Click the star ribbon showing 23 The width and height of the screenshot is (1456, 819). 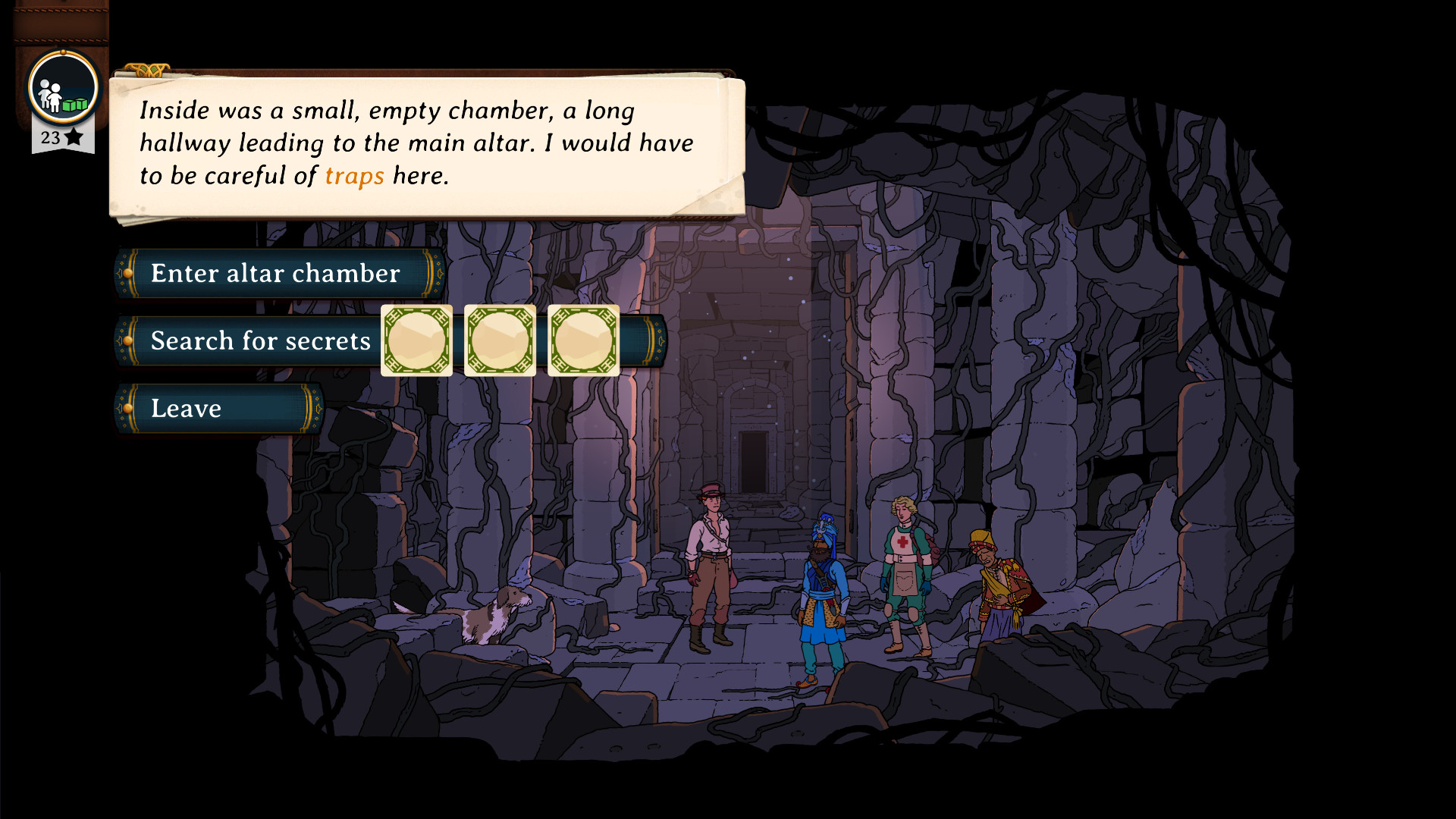pos(61,136)
